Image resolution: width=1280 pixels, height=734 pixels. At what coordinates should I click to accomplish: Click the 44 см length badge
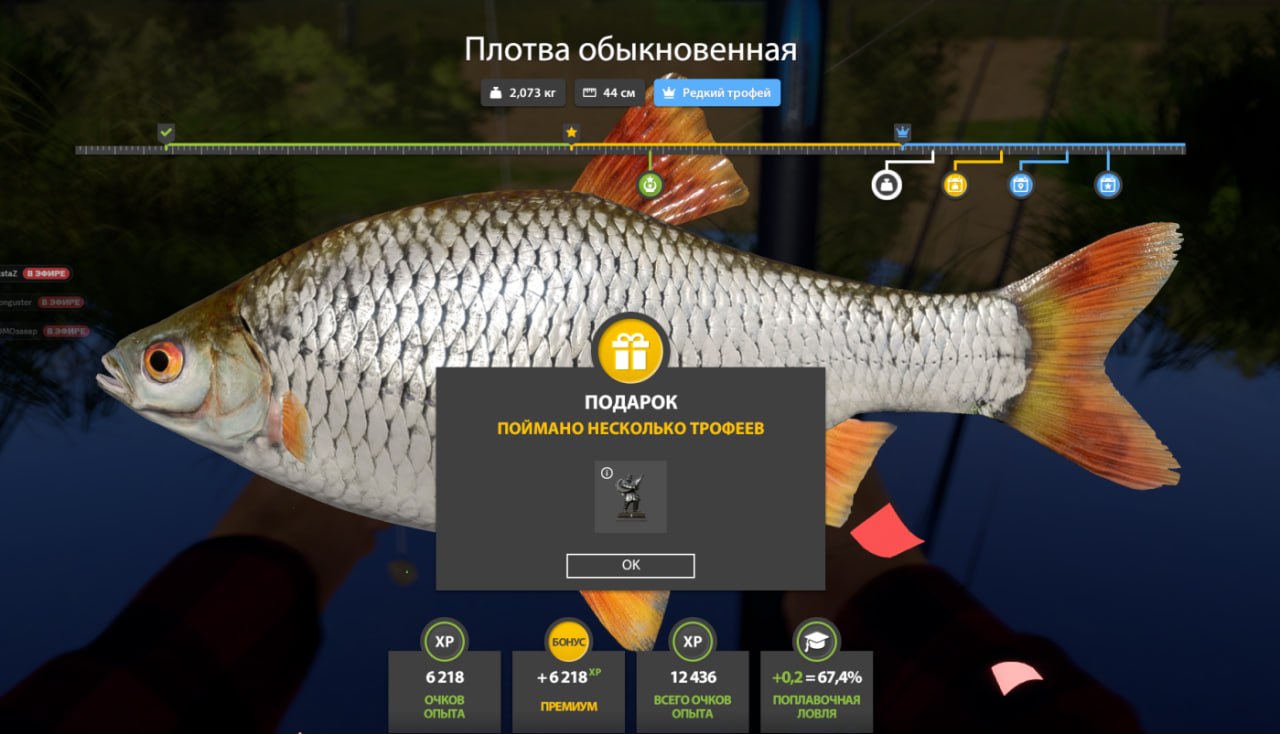[610, 92]
